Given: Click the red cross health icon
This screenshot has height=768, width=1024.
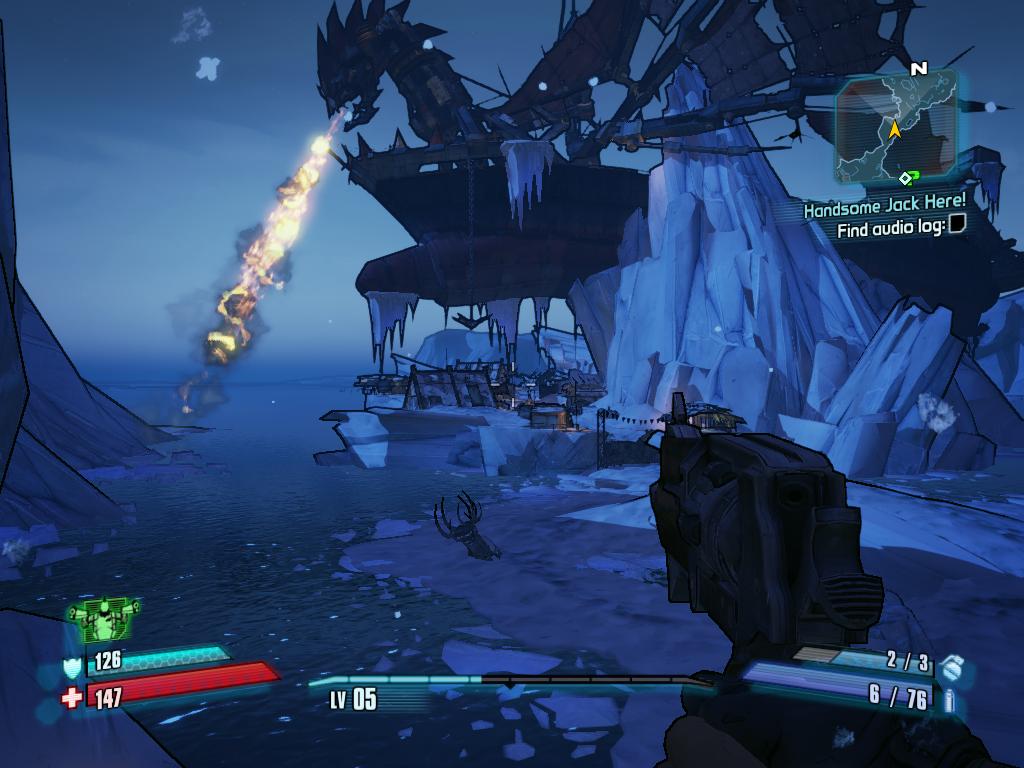Looking at the screenshot, I should pyautogui.click(x=72, y=697).
